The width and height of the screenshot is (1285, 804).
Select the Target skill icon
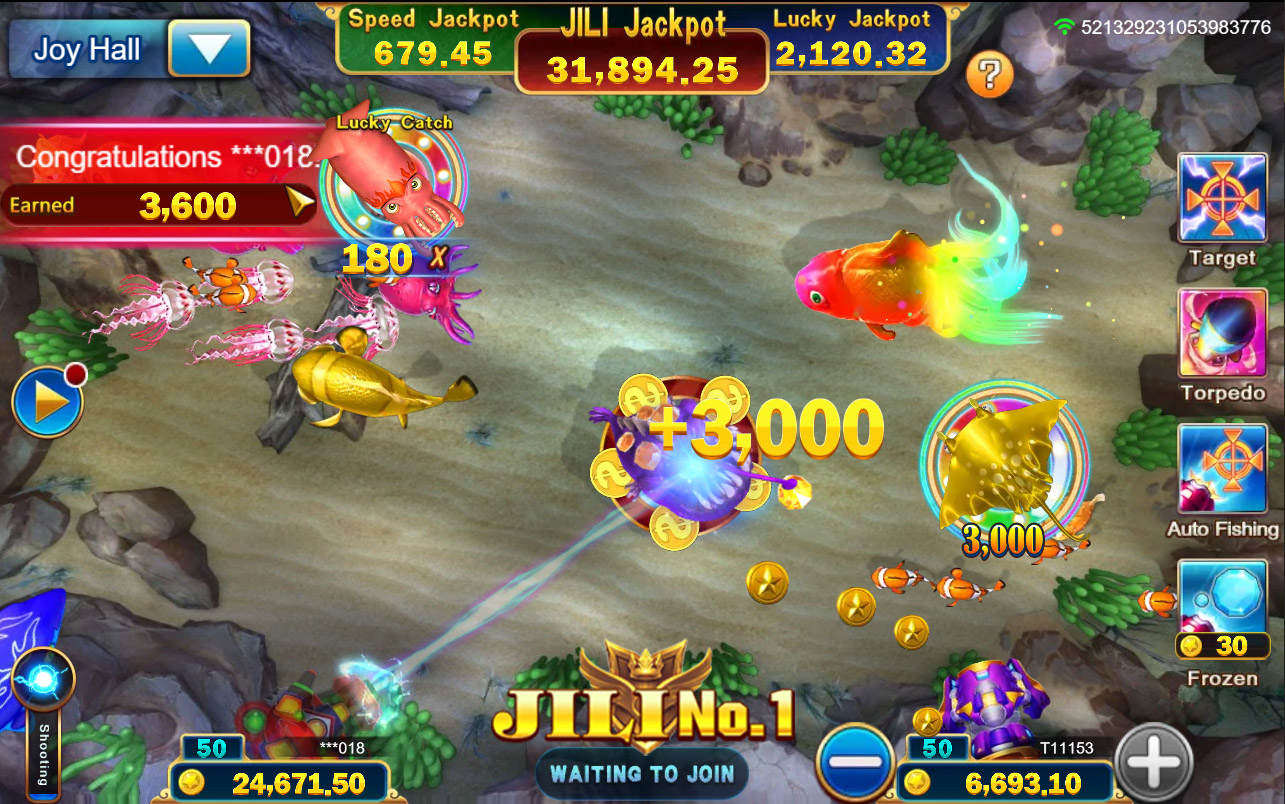tap(1221, 198)
